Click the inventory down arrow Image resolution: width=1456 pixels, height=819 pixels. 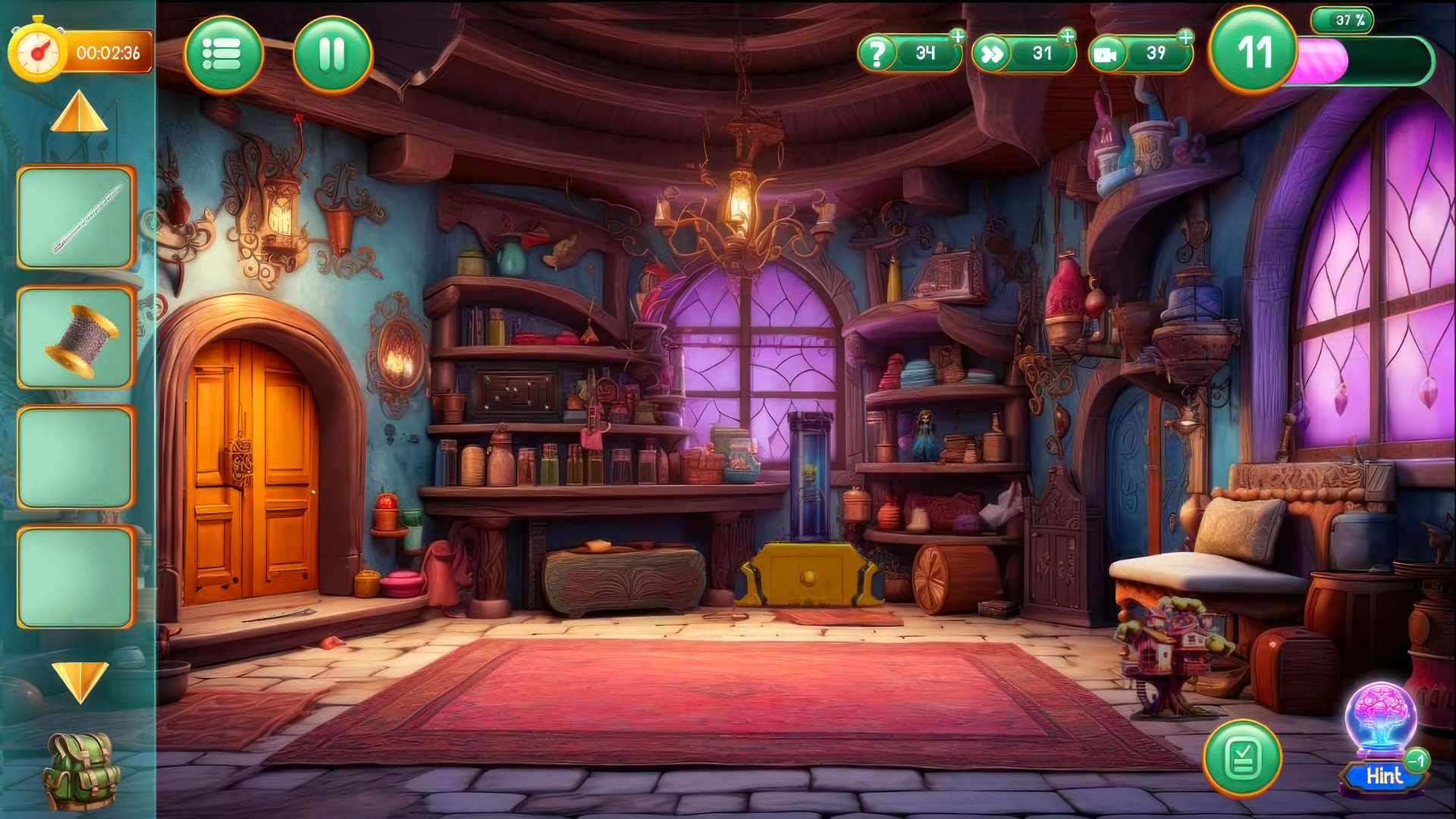point(79,680)
